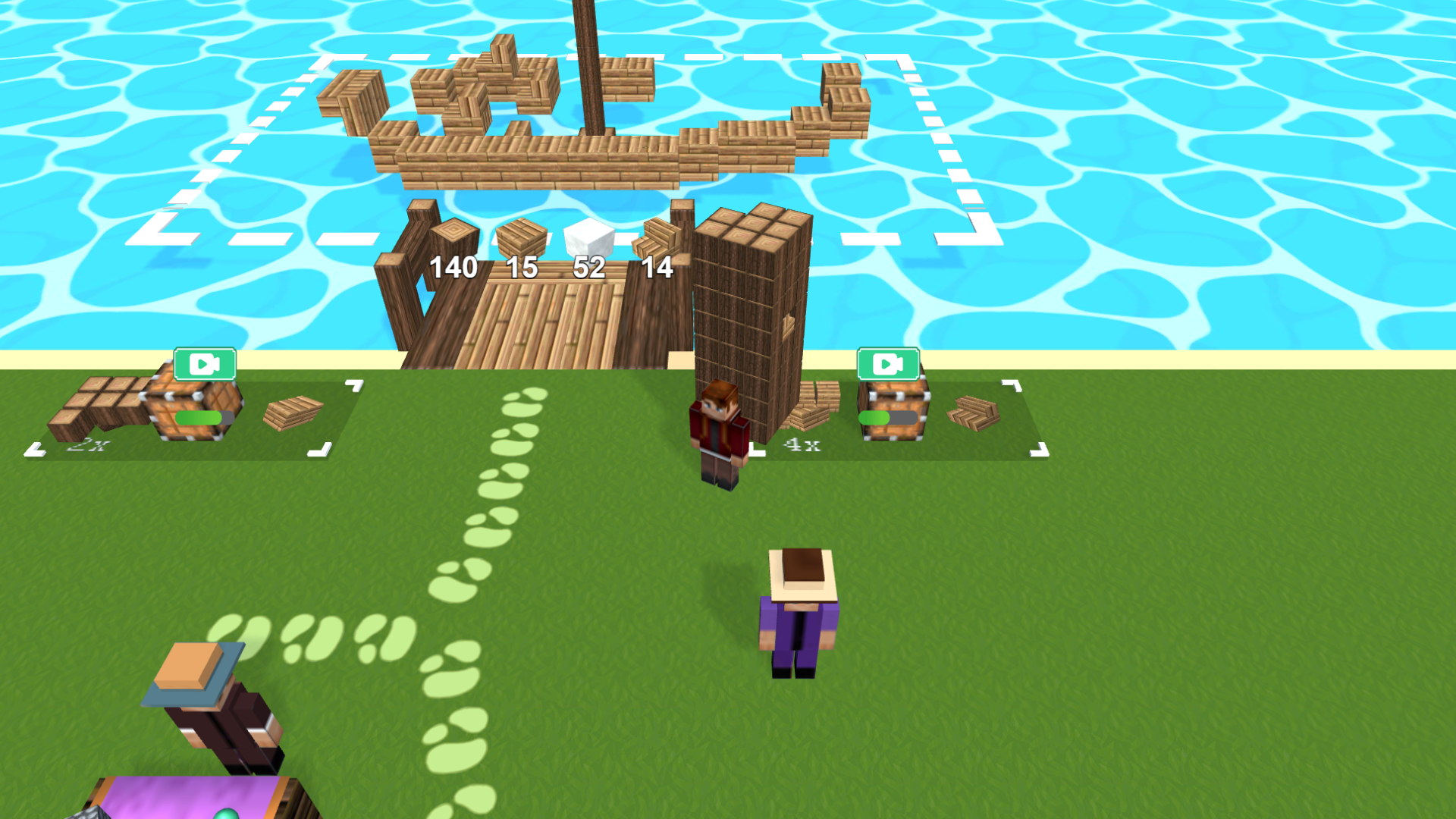Enable the partially filled green bar on the right chest
The height and width of the screenshot is (819, 1456).
(887, 416)
